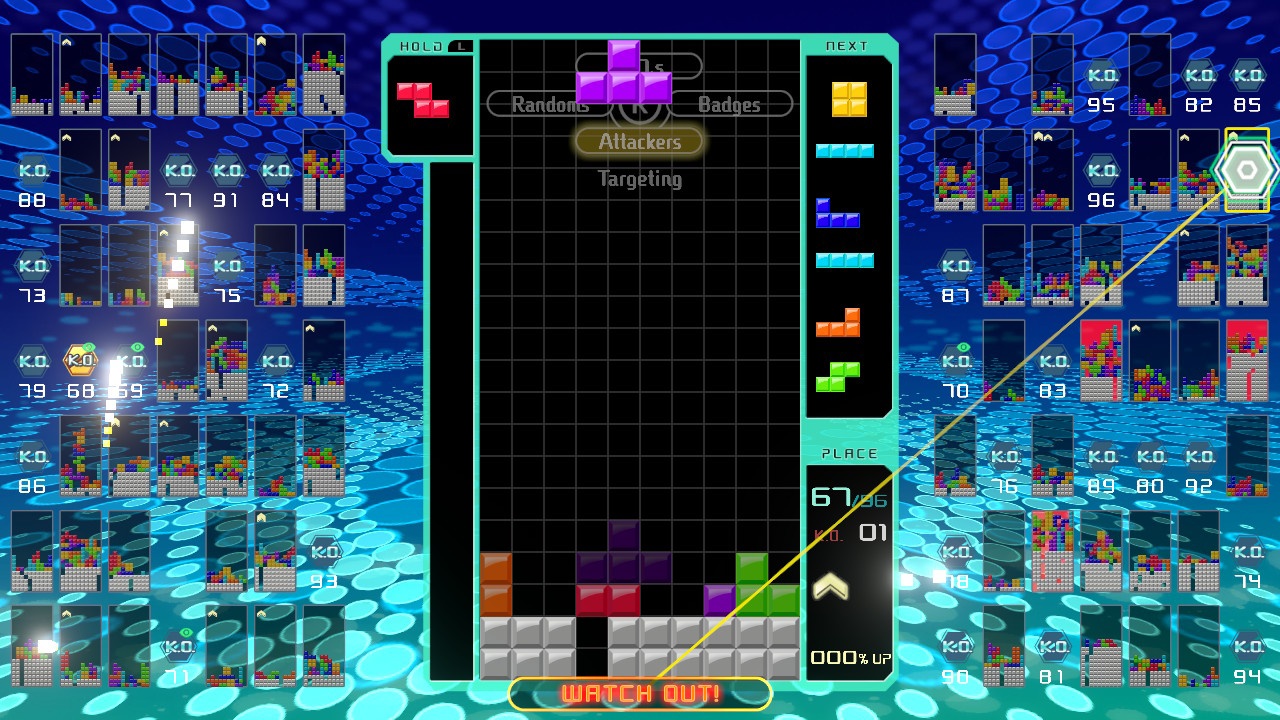Select the first cyan I-piece in Next queue
The image size is (1280, 720).
pos(845,148)
